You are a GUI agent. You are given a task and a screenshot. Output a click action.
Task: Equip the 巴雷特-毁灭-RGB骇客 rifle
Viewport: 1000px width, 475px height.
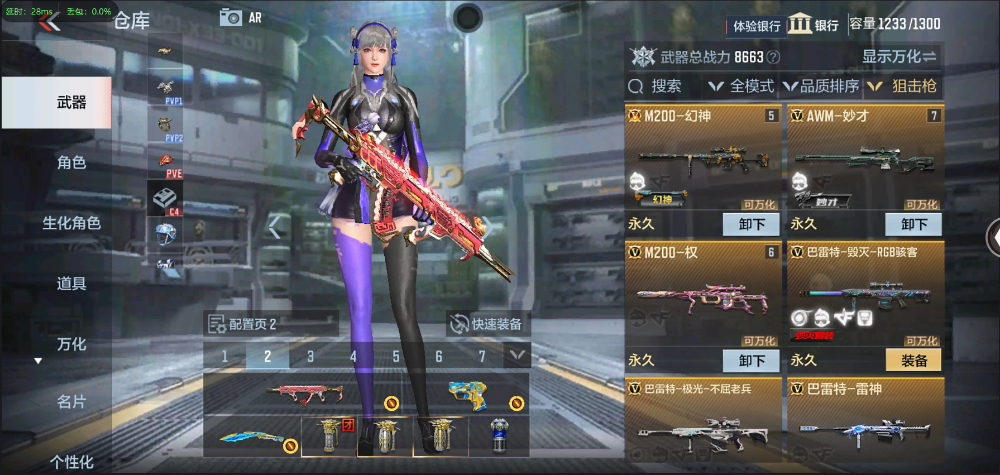coord(913,360)
